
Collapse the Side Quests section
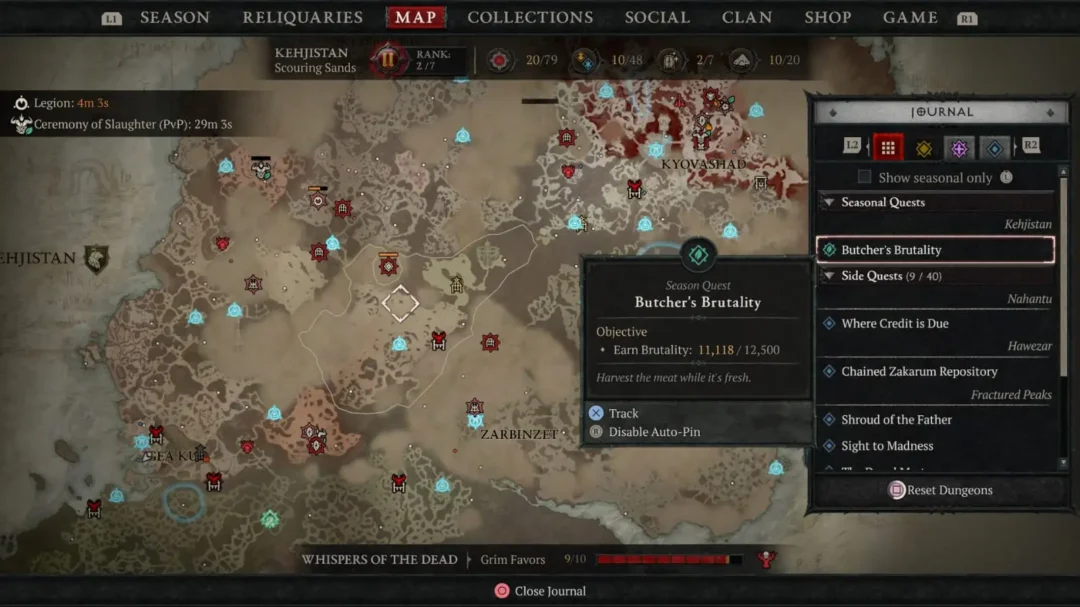(x=829, y=276)
